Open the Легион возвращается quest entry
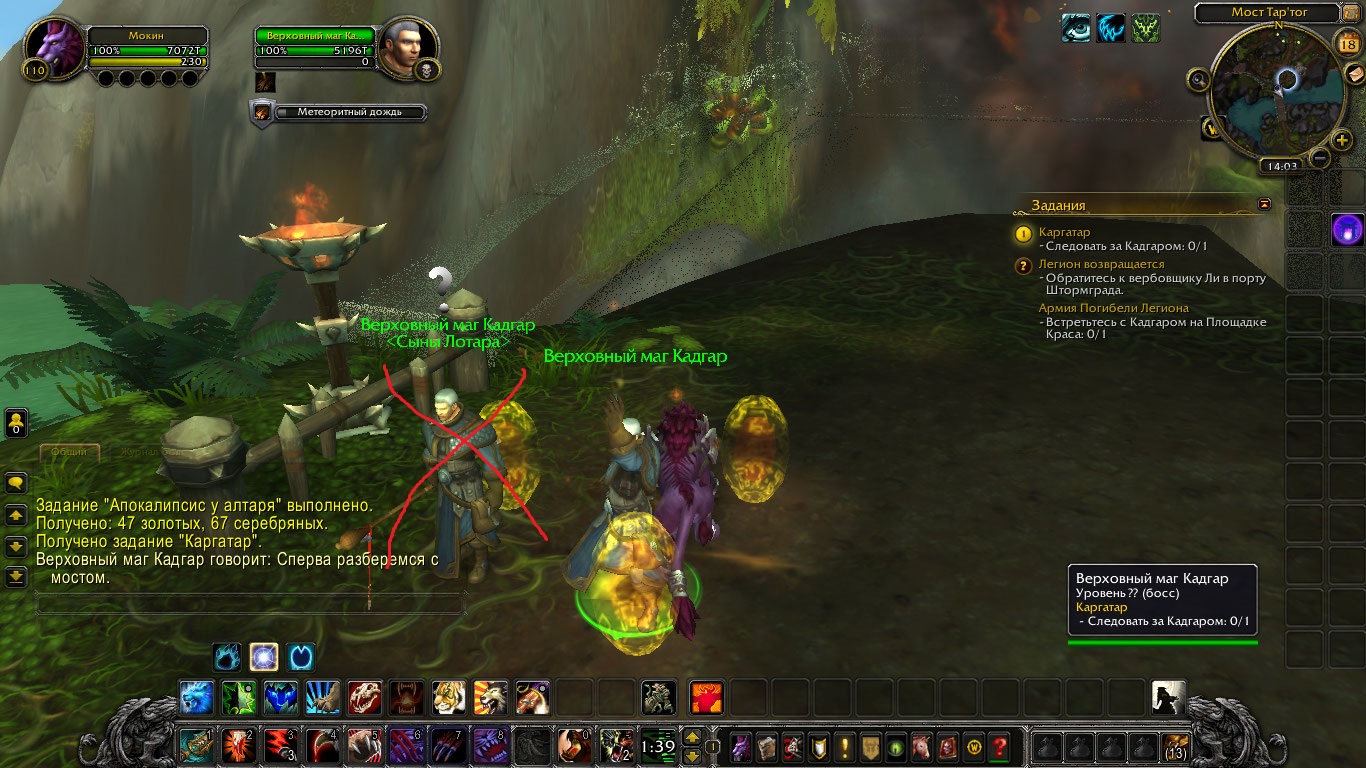This screenshot has height=768, width=1366. (x=1100, y=264)
